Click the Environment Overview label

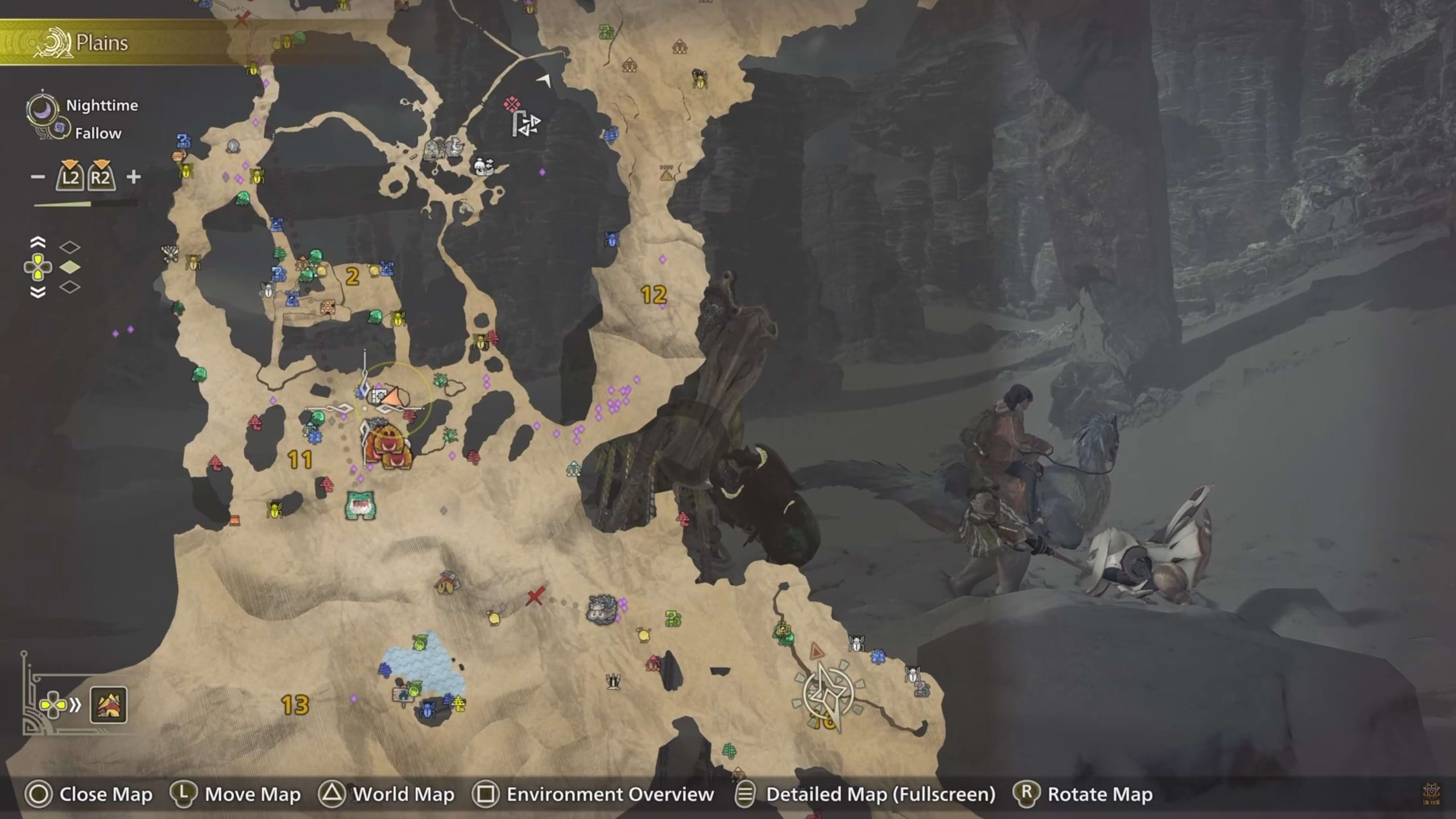610,794
